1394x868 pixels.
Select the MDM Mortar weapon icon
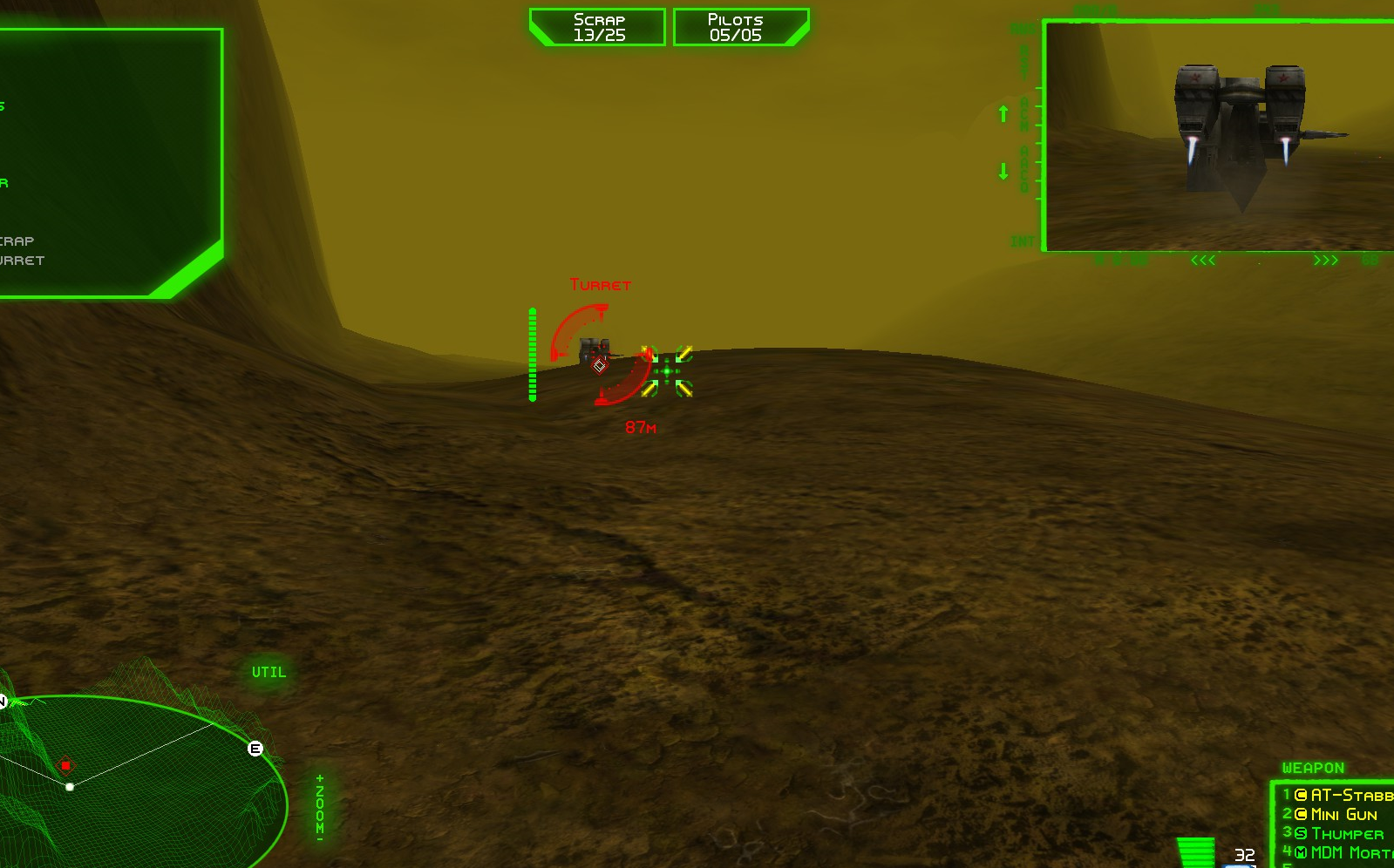pyautogui.click(x=1301, y=851)
